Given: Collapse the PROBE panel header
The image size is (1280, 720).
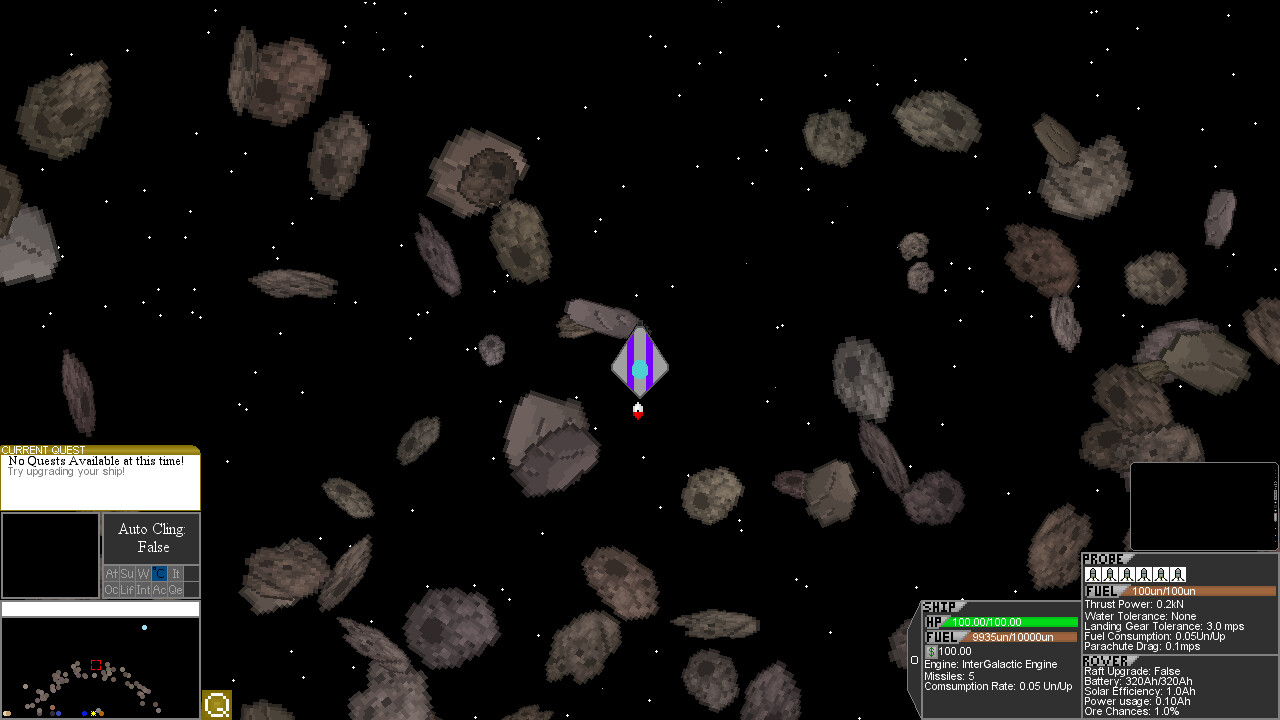Looking at the screenshot, I should coord(1100,559).
